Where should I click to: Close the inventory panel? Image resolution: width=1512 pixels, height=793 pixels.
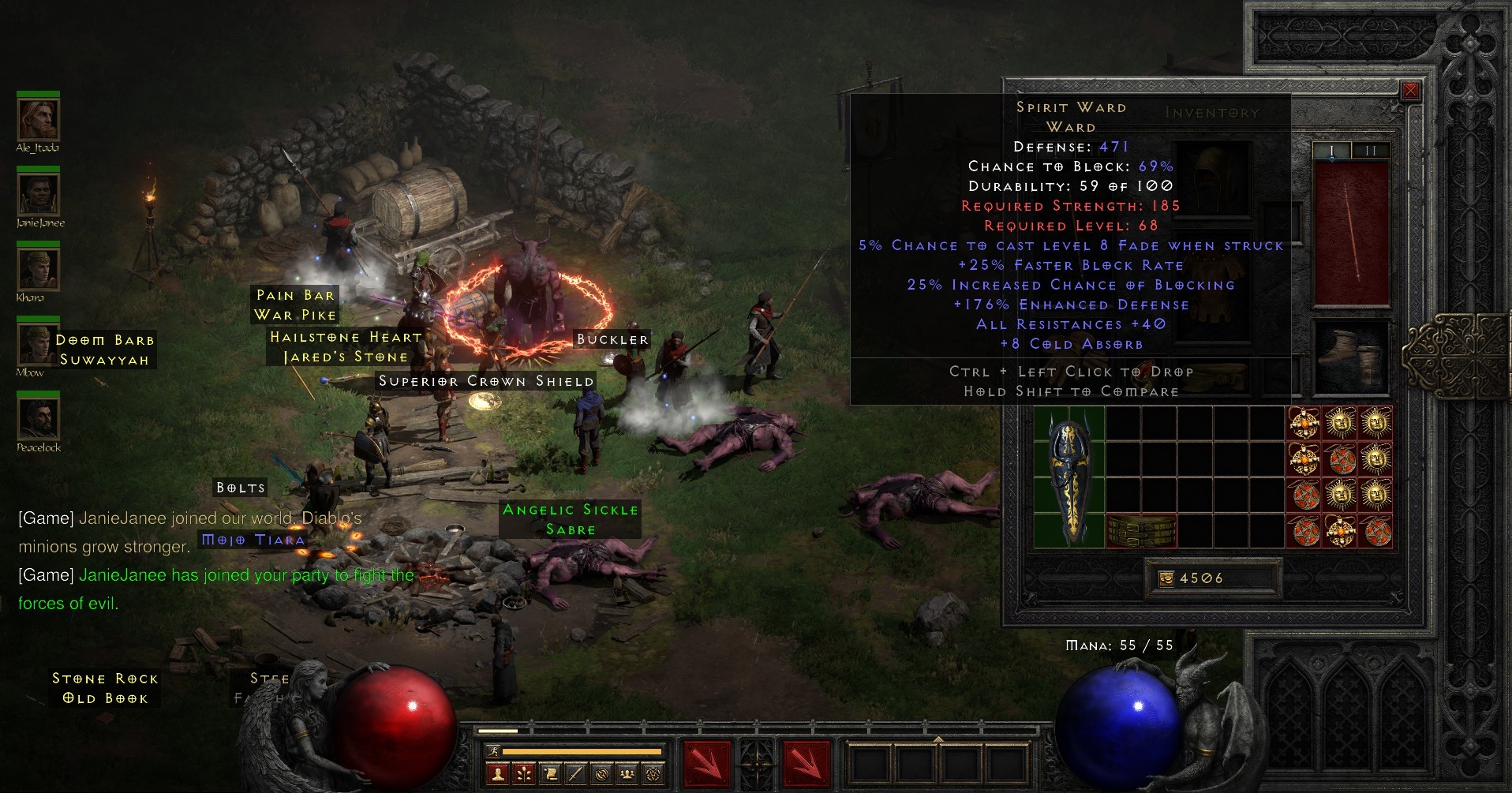click(1410, 90)
